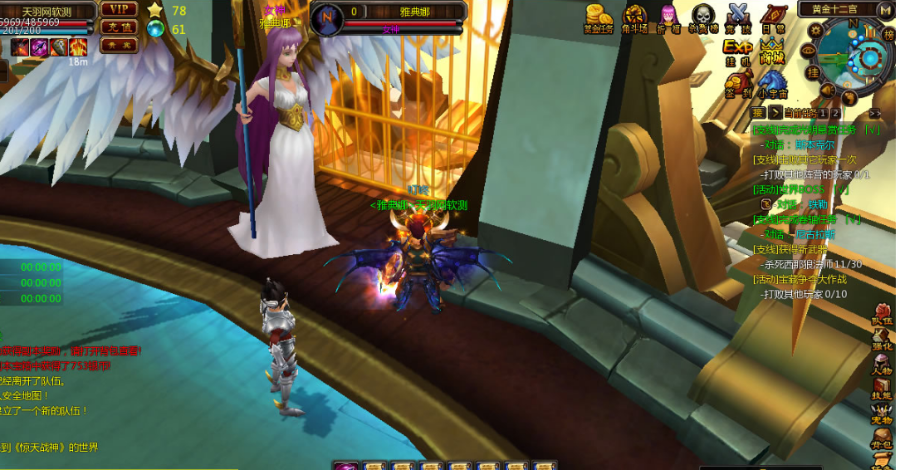Open the 人物 character sheet
The width and height of the screenshot is (900, 470).
883,365
